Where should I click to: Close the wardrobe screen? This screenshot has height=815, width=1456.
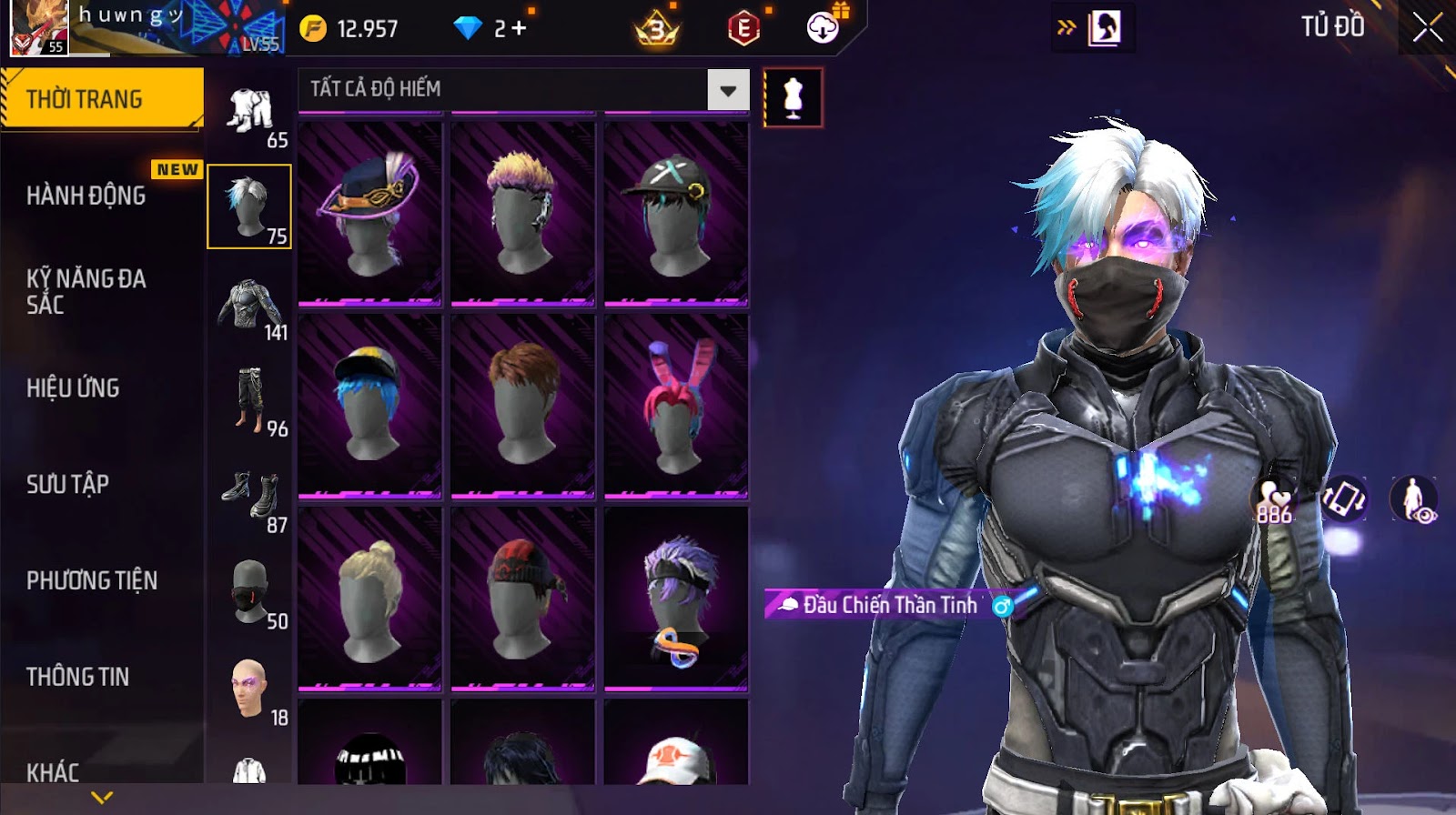pyautogui.click(x=1427, y=28)
